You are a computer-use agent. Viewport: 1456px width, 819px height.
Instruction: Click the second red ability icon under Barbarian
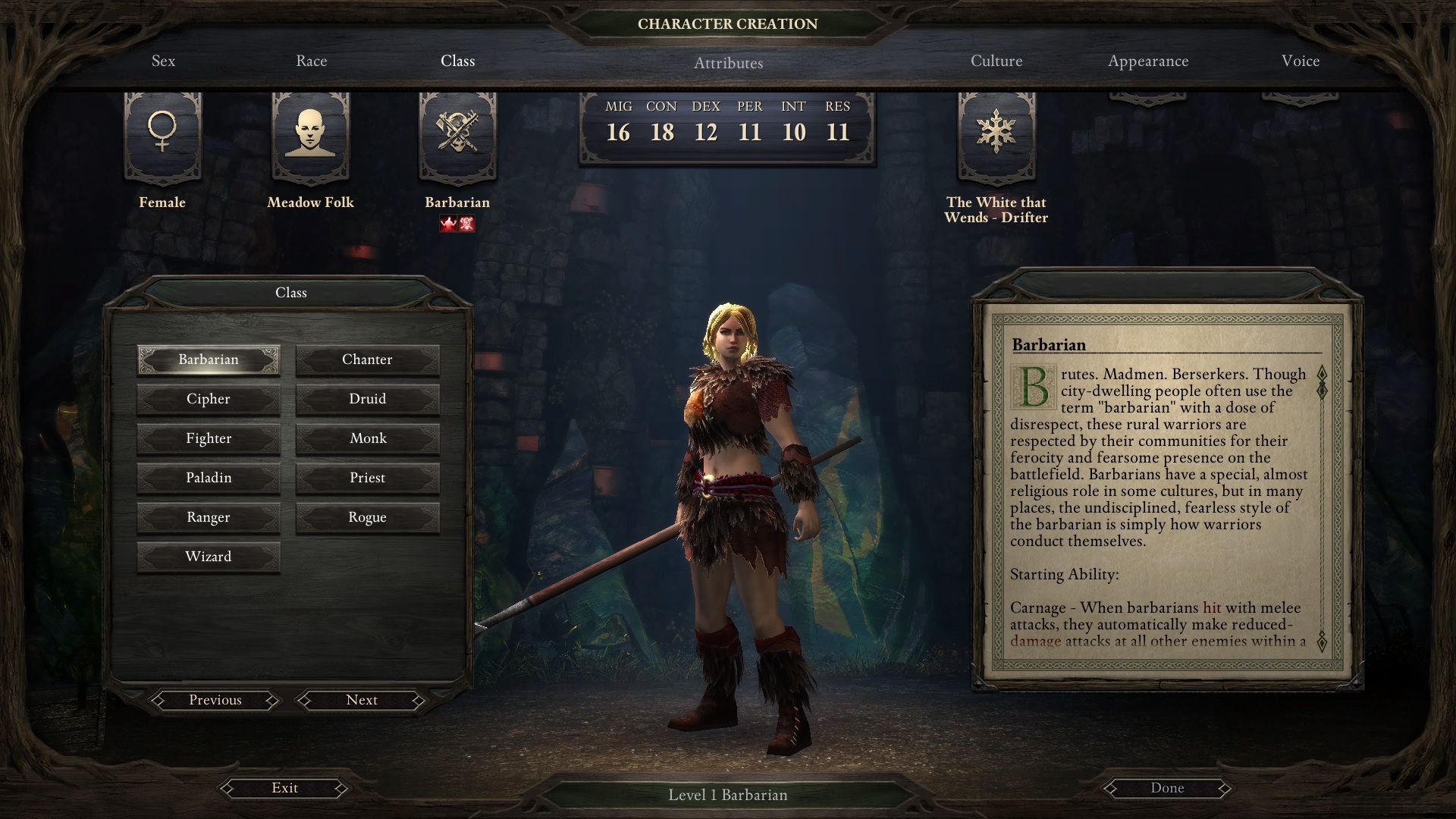pos(466,223)
